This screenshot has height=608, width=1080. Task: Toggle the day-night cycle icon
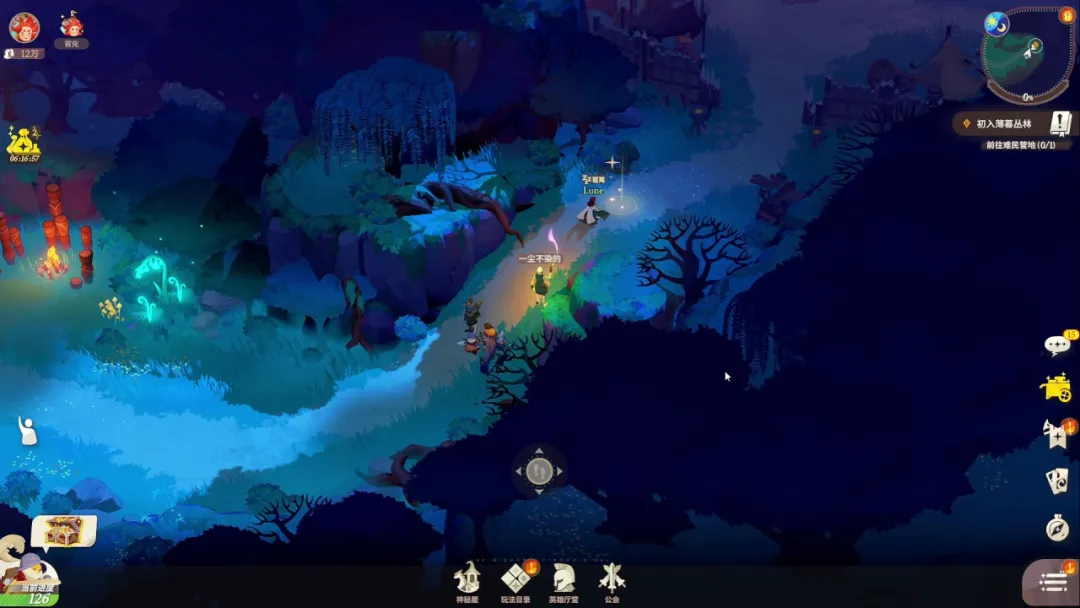995,23
